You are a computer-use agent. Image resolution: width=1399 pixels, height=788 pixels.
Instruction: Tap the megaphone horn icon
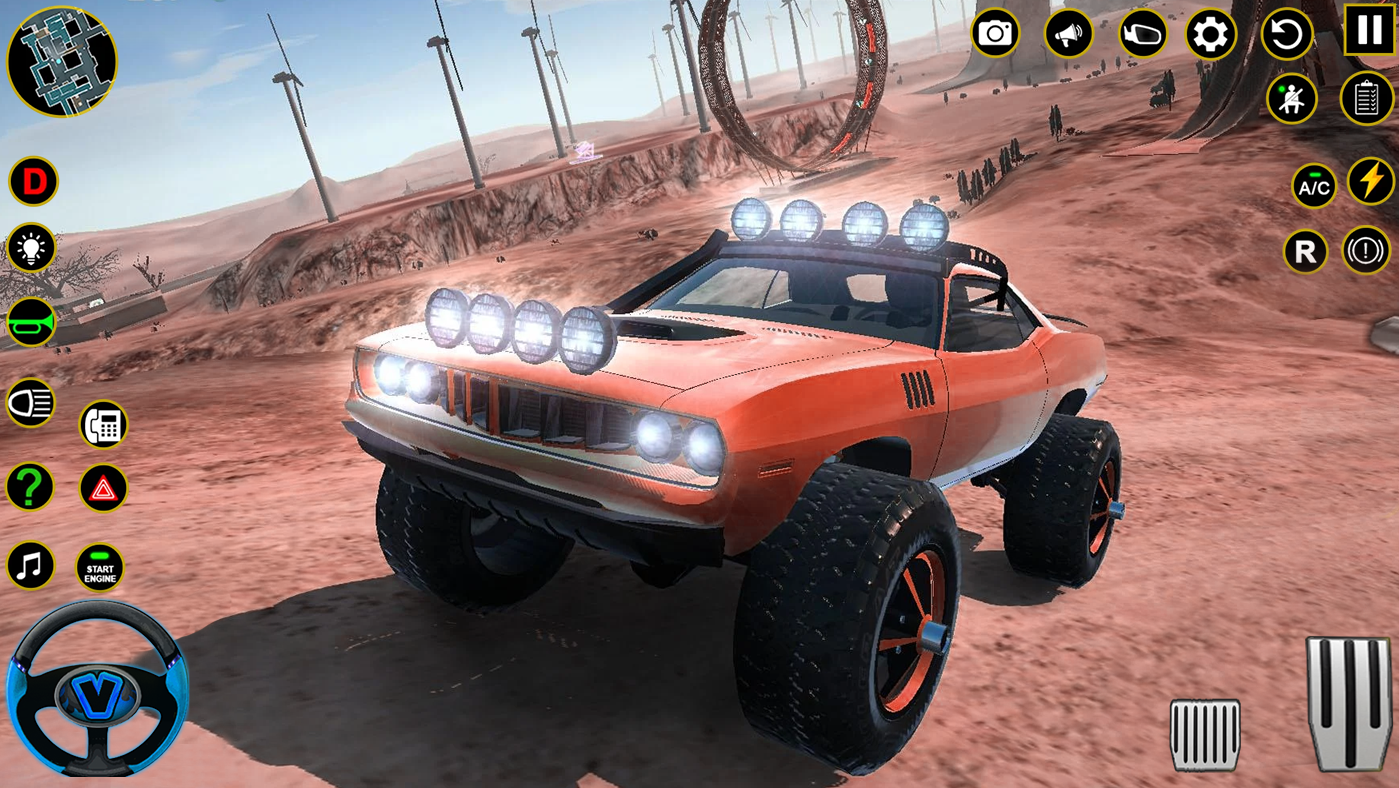tap(1067, 33)
